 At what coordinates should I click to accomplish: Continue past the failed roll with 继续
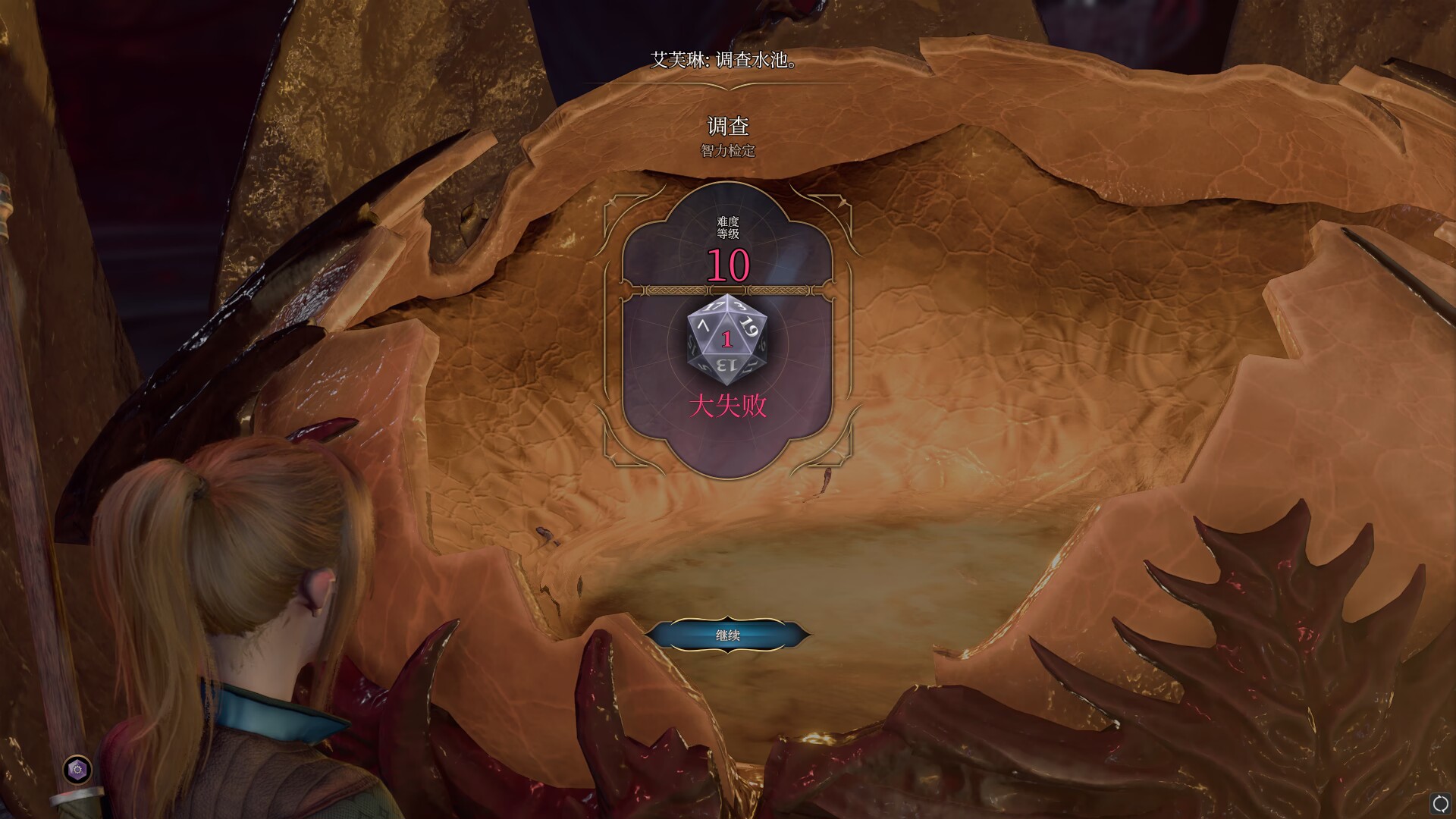click(x=727, y=635)
